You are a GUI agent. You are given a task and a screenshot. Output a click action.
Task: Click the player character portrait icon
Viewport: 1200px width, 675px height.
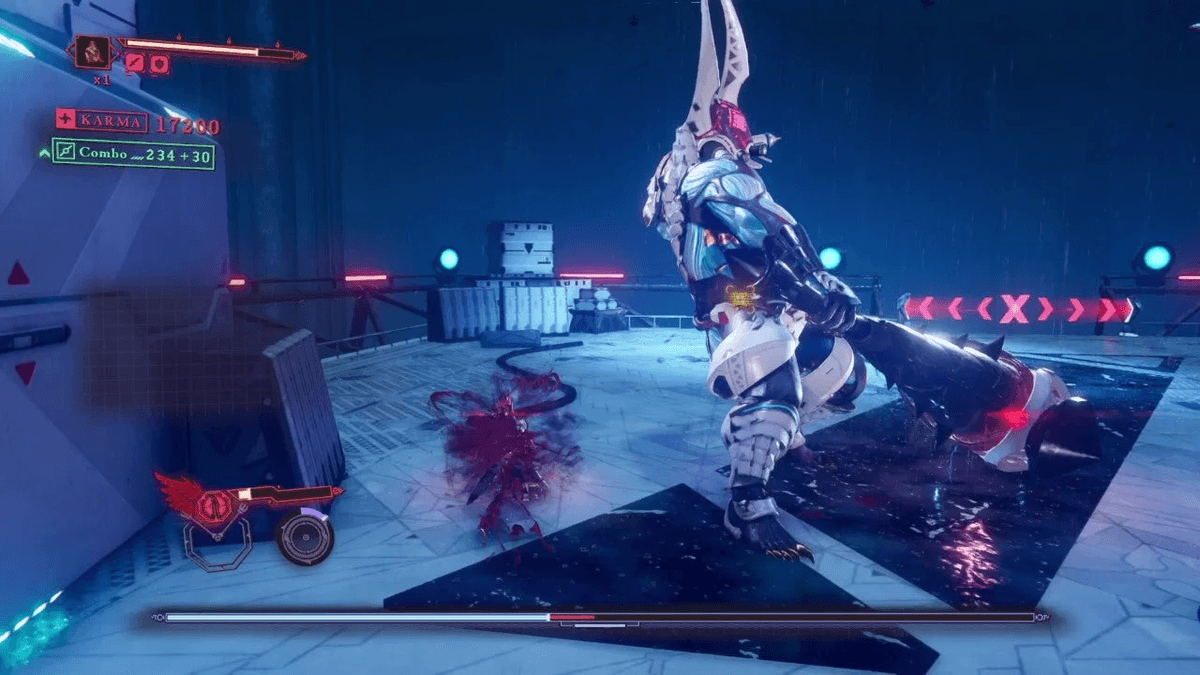point(95,50)
